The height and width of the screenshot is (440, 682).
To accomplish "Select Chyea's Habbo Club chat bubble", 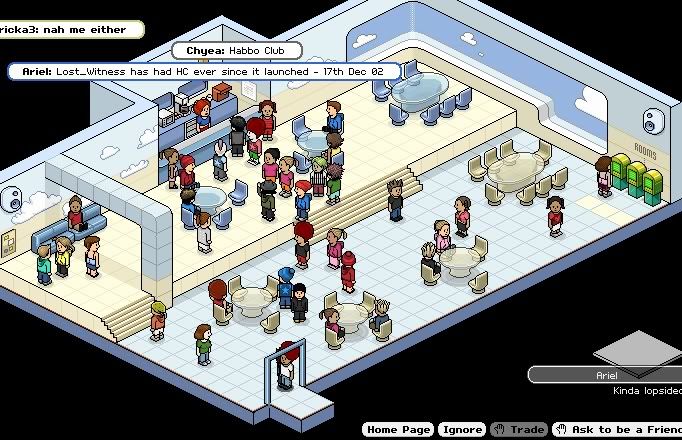I will [236, 49].
